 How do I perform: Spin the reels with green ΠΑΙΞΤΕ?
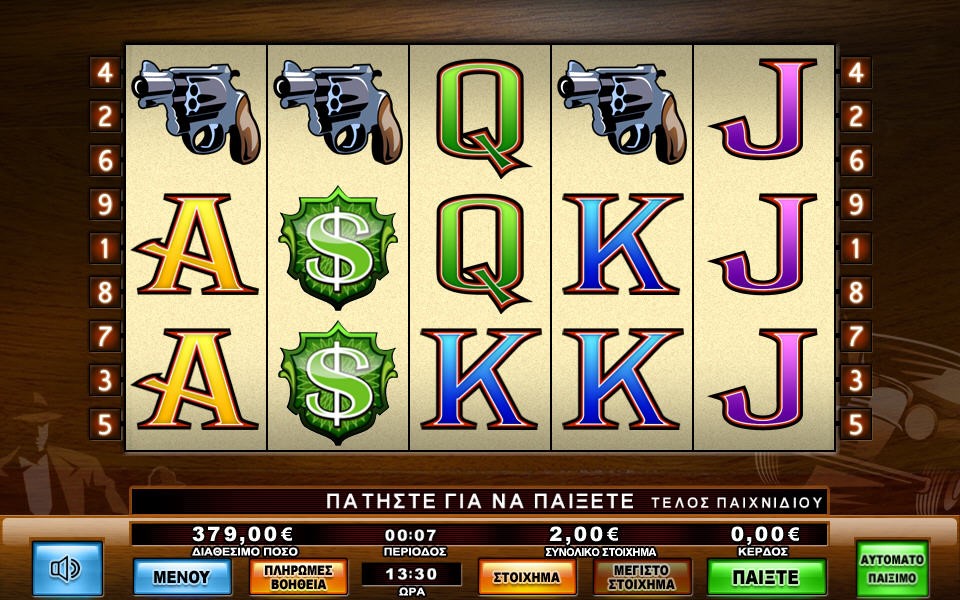click(x=766, y=577)
